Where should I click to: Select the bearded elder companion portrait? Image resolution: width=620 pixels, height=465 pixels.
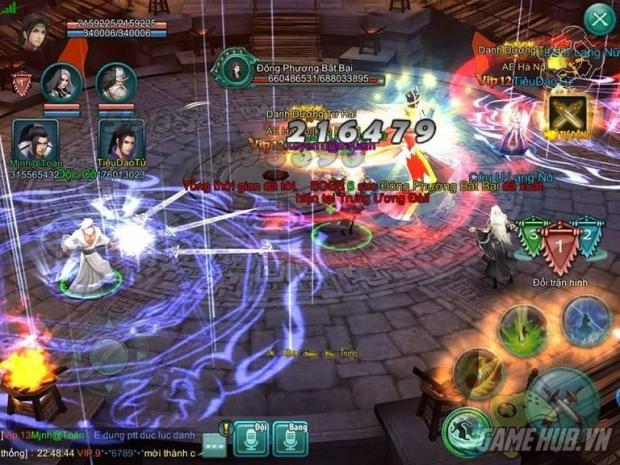coord(116,81)
